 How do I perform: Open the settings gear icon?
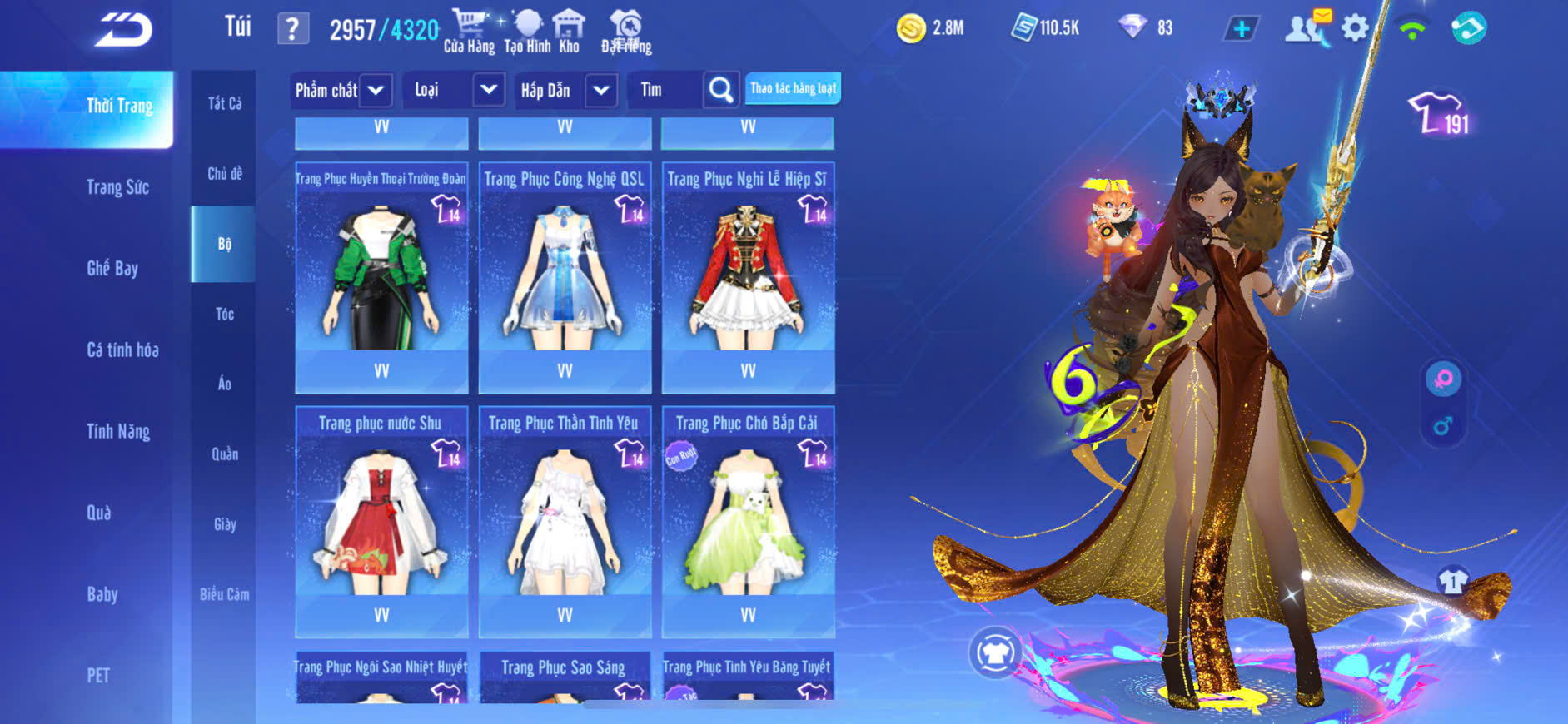(1355, 29)
